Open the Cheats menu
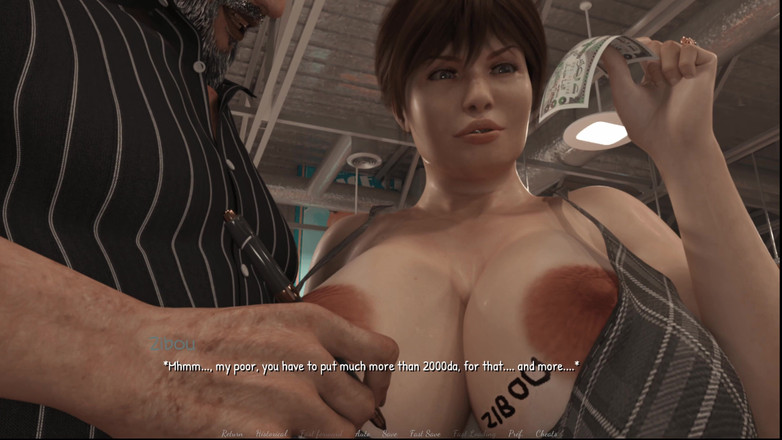The image size is (782, 440). 547,434
